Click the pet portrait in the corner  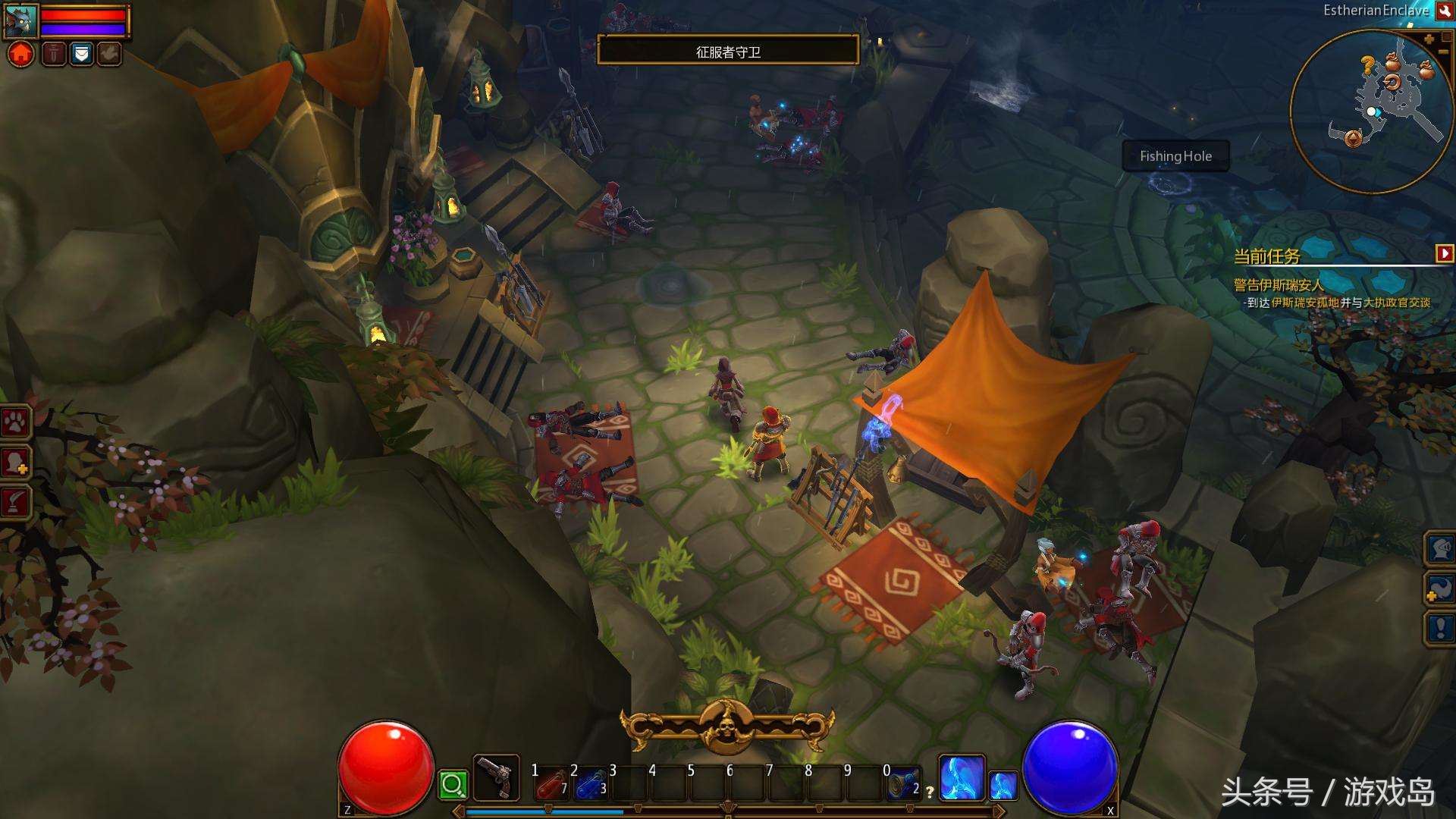click(x=20, y=20)
